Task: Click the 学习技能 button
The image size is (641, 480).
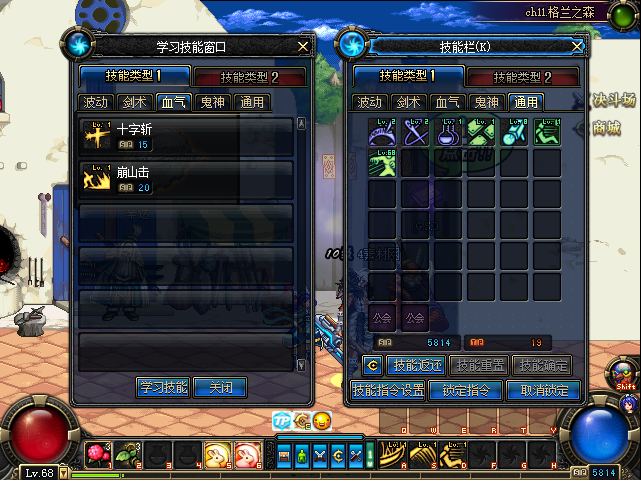Action: (163, 387)
